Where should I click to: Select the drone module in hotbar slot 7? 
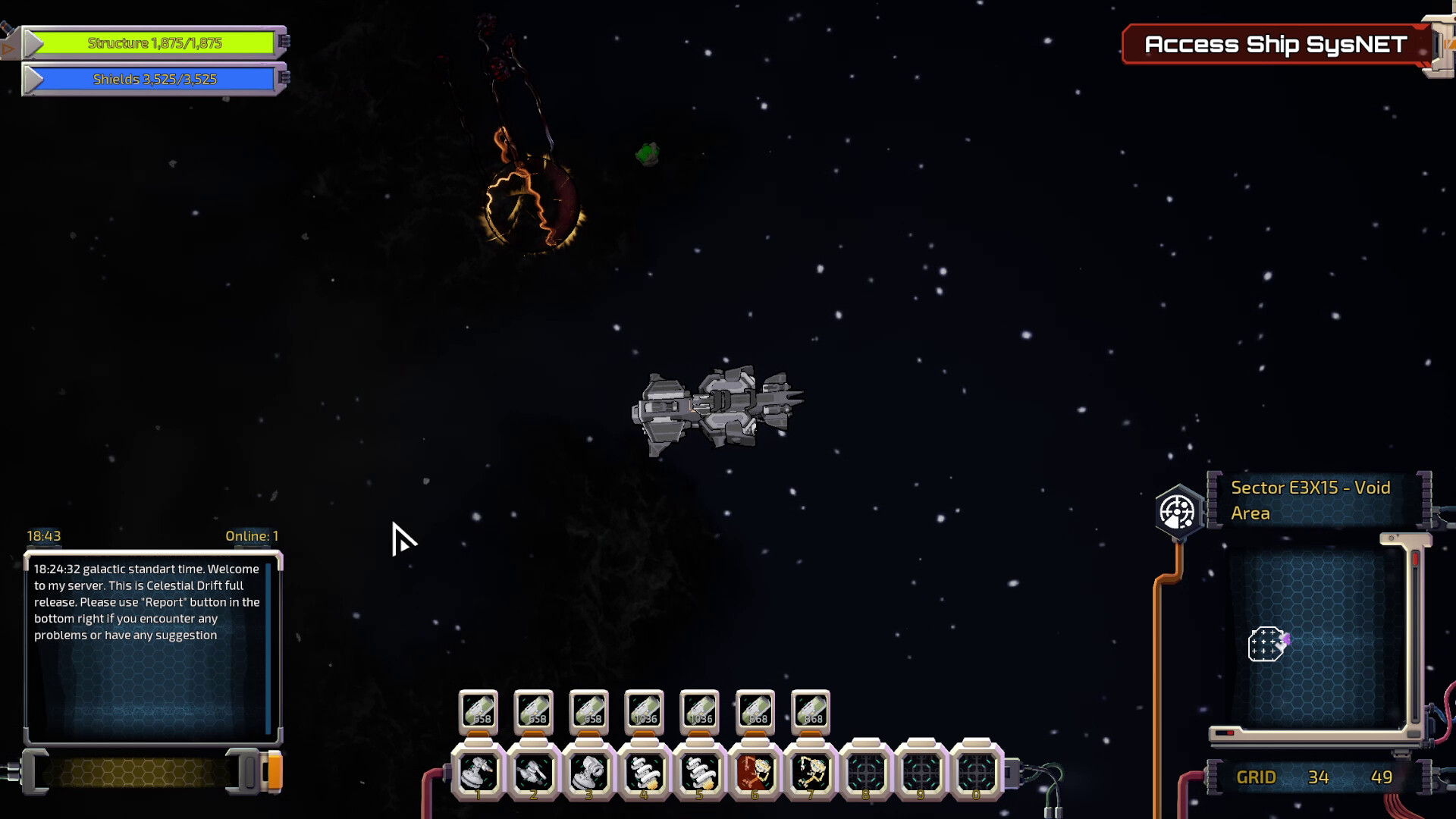coord(811,772)
